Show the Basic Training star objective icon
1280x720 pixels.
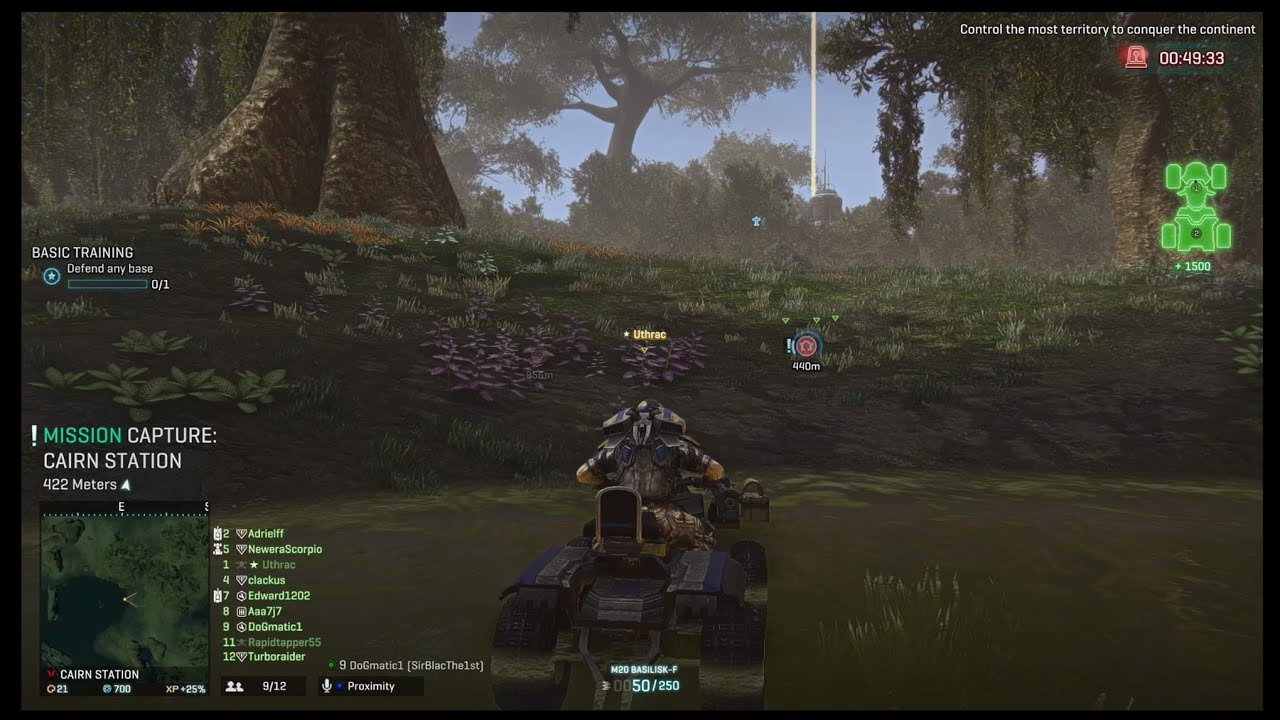click(52, 276)
